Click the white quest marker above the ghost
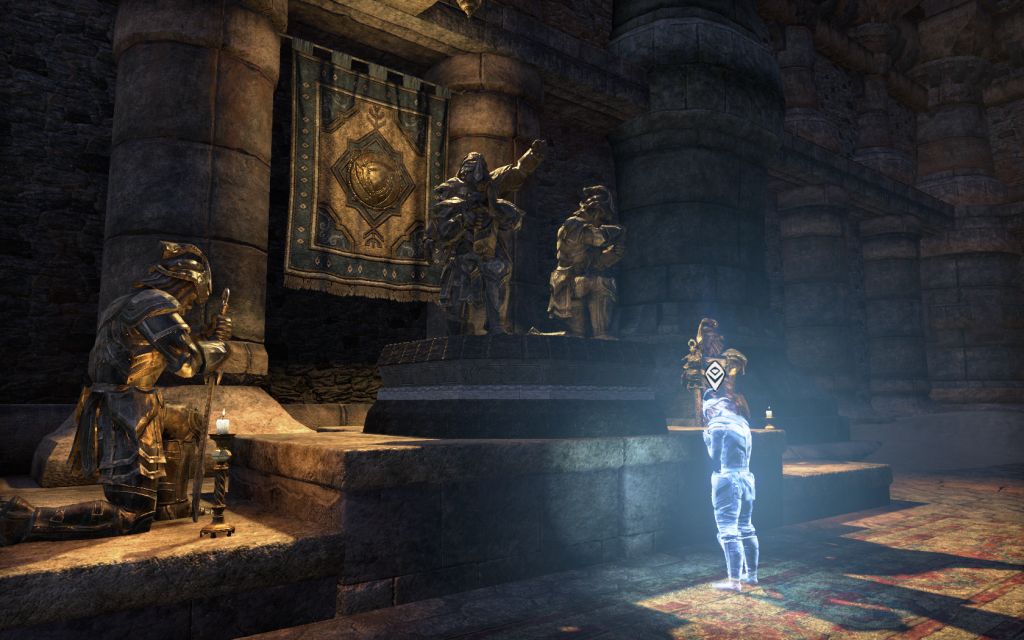This screenshot has width=1024, height=640. tap(715, 375)
